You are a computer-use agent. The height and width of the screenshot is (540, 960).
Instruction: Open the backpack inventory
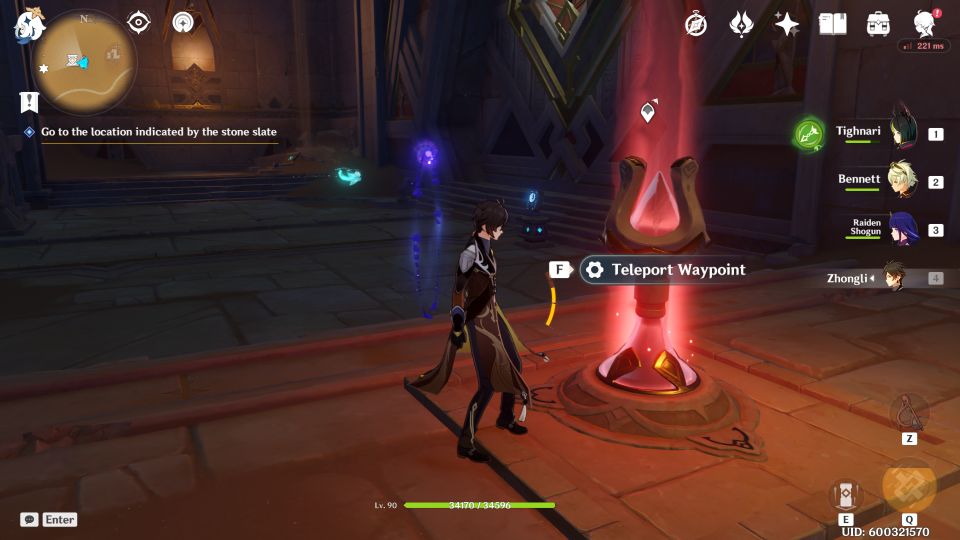(879, 25)
